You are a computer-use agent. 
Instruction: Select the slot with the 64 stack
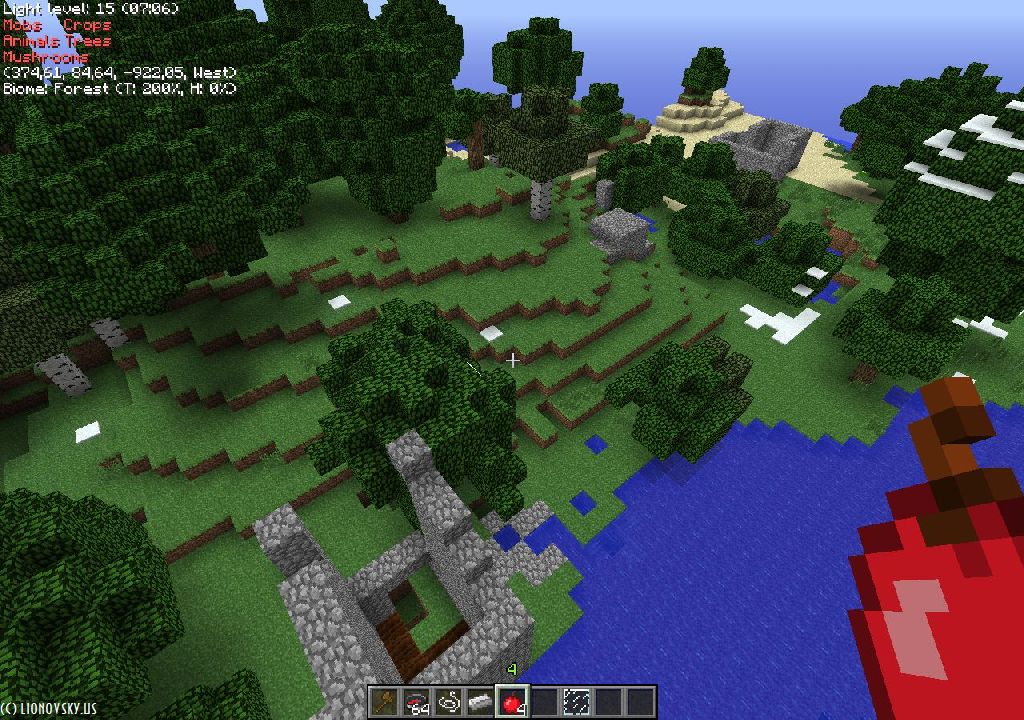417,702
